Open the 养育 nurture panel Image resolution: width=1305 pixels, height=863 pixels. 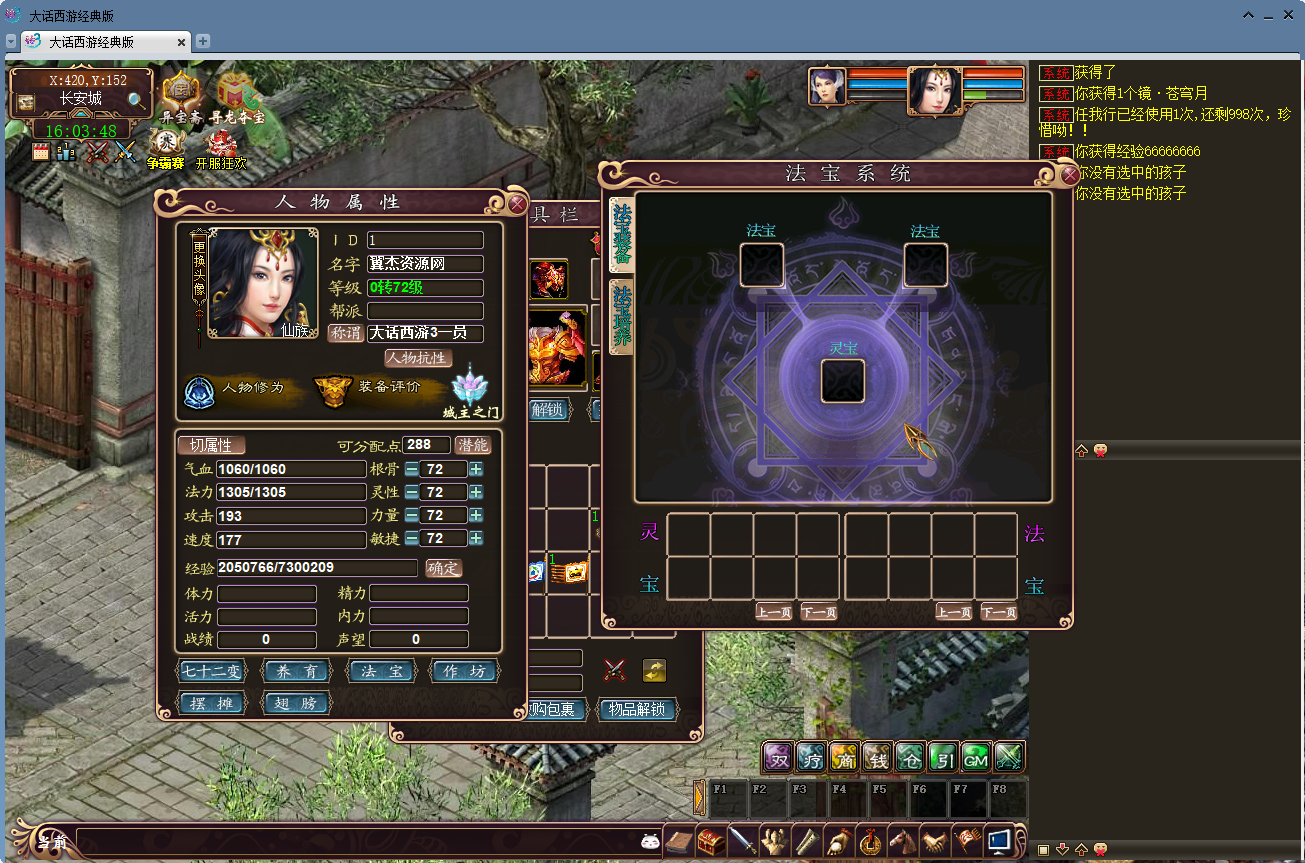click(x=297, y=672)
